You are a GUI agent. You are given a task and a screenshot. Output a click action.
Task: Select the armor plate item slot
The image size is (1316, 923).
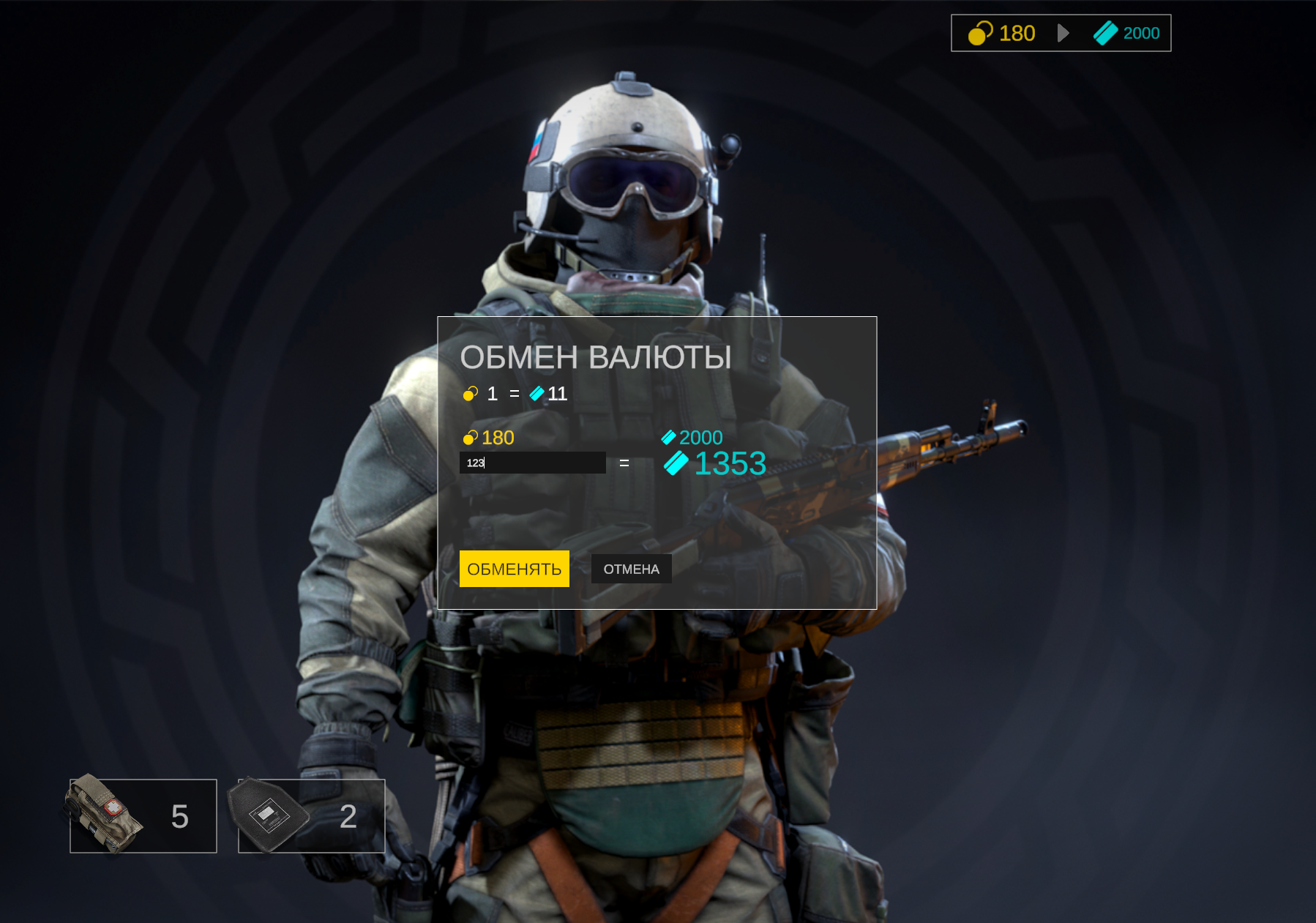click(x=312, y=815)
